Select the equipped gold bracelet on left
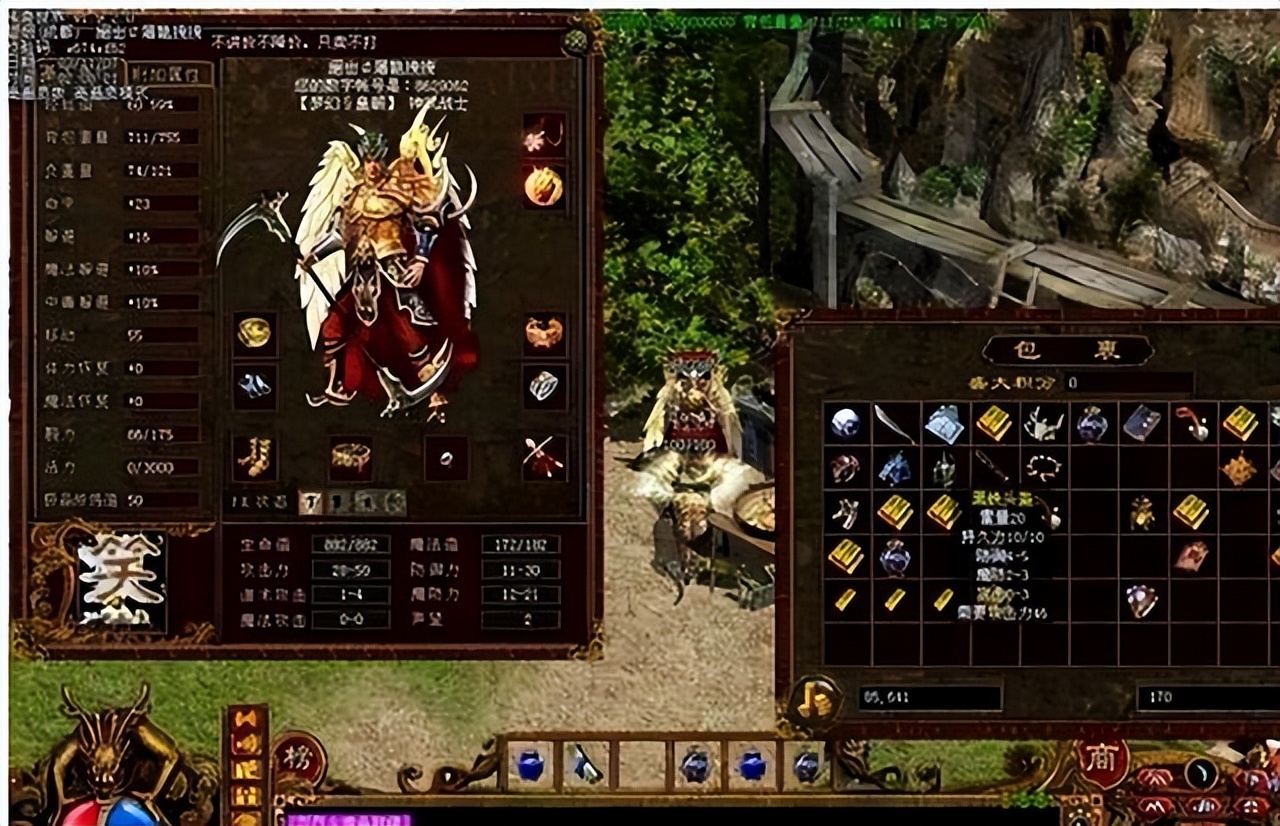 (x=254, y=333)
